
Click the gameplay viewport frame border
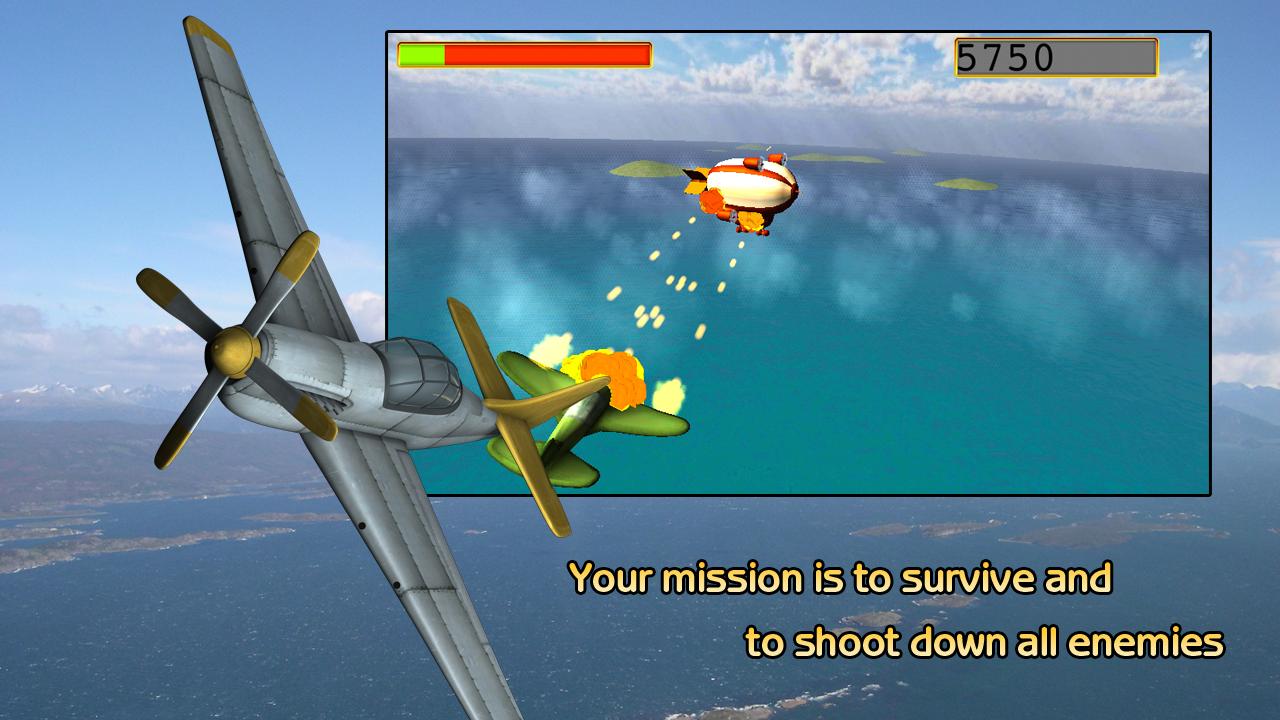[800, 31]
